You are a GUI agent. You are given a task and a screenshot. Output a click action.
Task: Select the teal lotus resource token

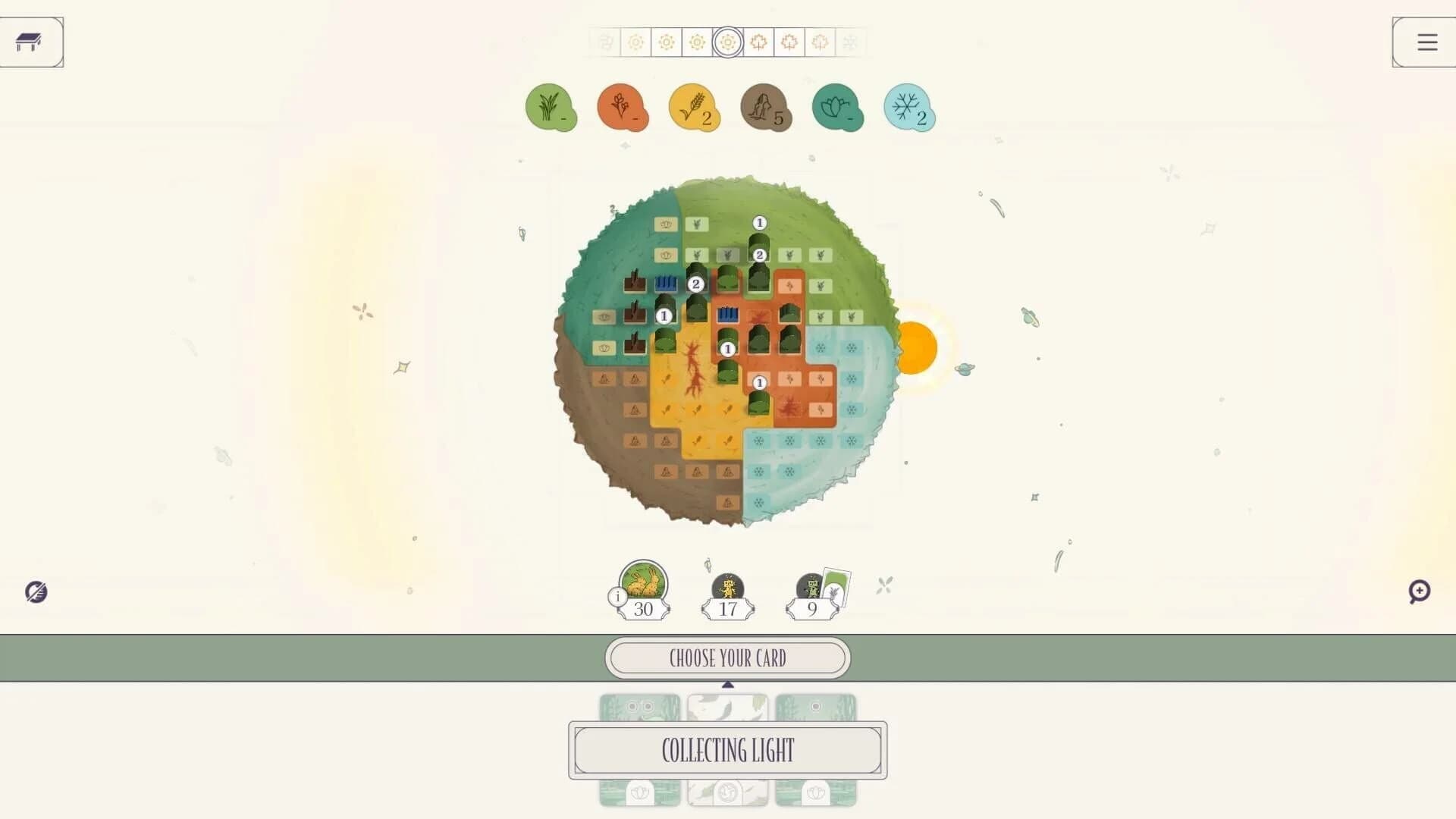837,108
